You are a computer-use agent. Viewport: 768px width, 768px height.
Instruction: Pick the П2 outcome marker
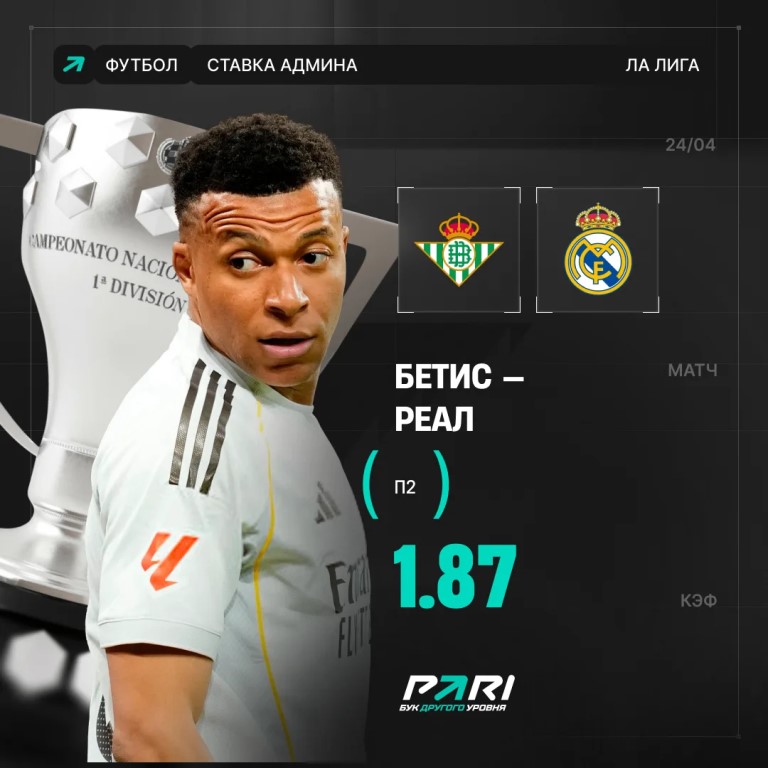404,487
